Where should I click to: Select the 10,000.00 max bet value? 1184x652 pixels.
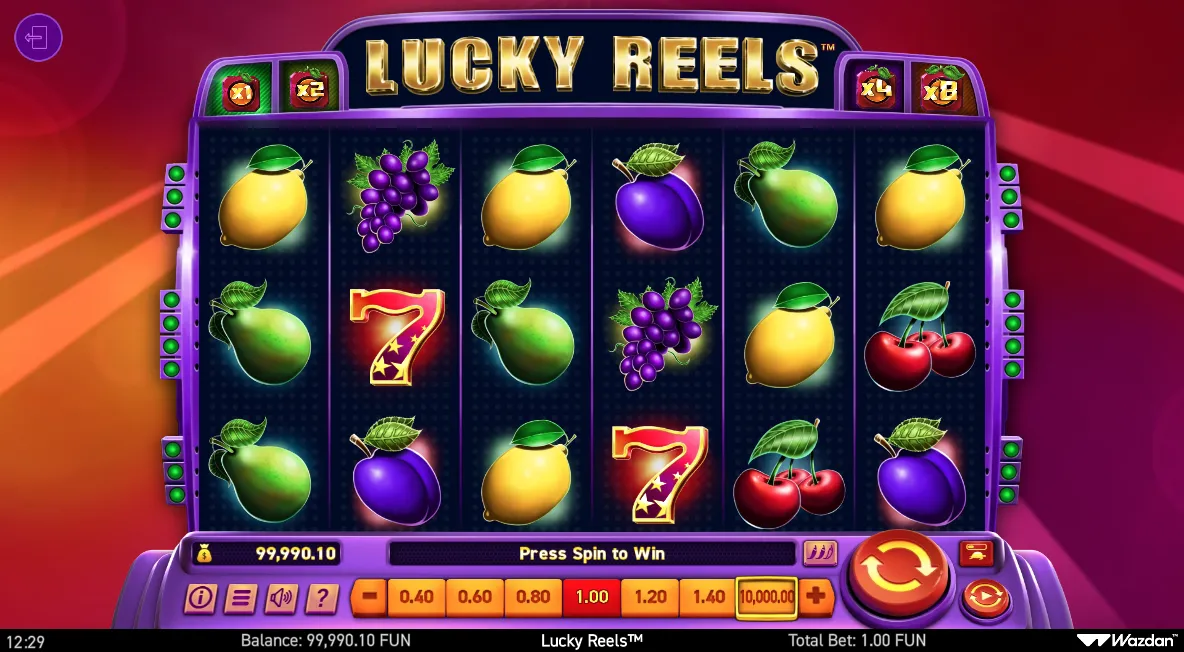(x=767, y=597)
